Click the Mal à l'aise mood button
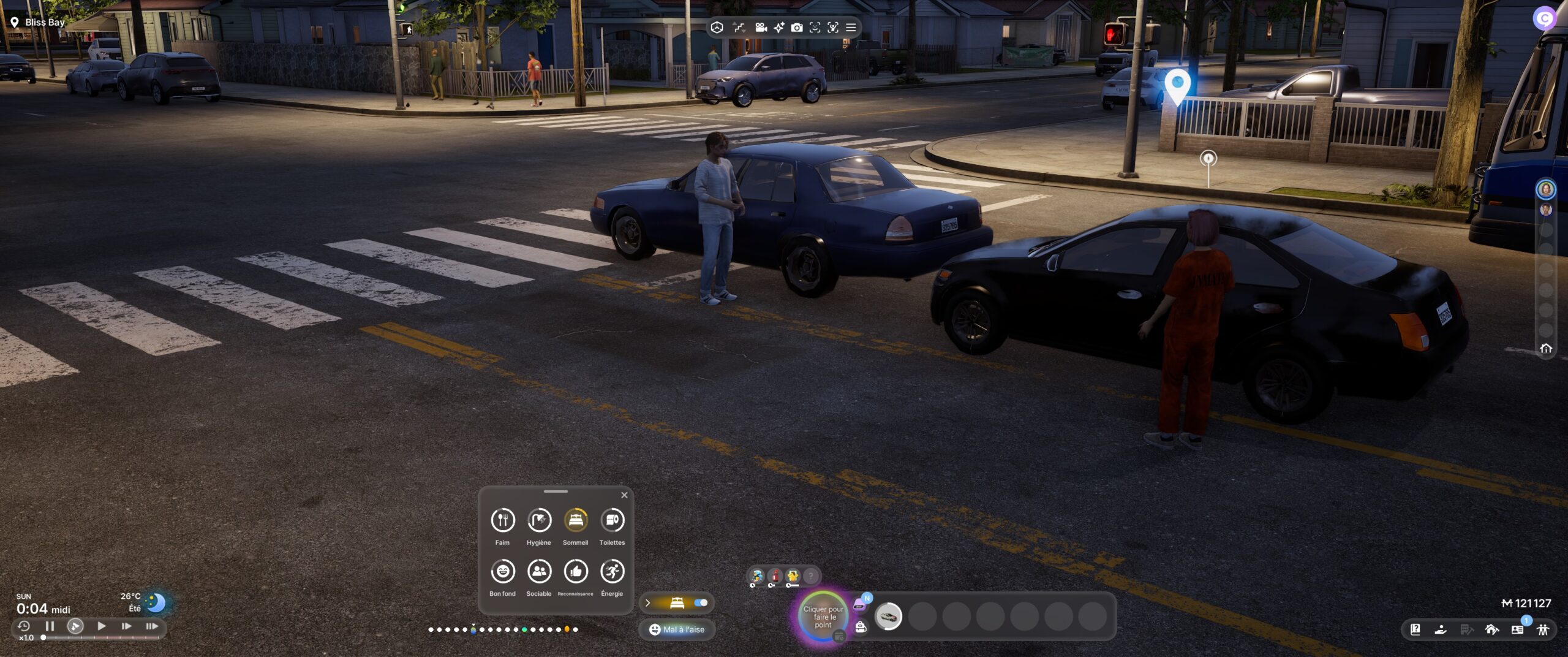Image resolution: width=1568 pixels, height=657 pixels. pos(677,629)
